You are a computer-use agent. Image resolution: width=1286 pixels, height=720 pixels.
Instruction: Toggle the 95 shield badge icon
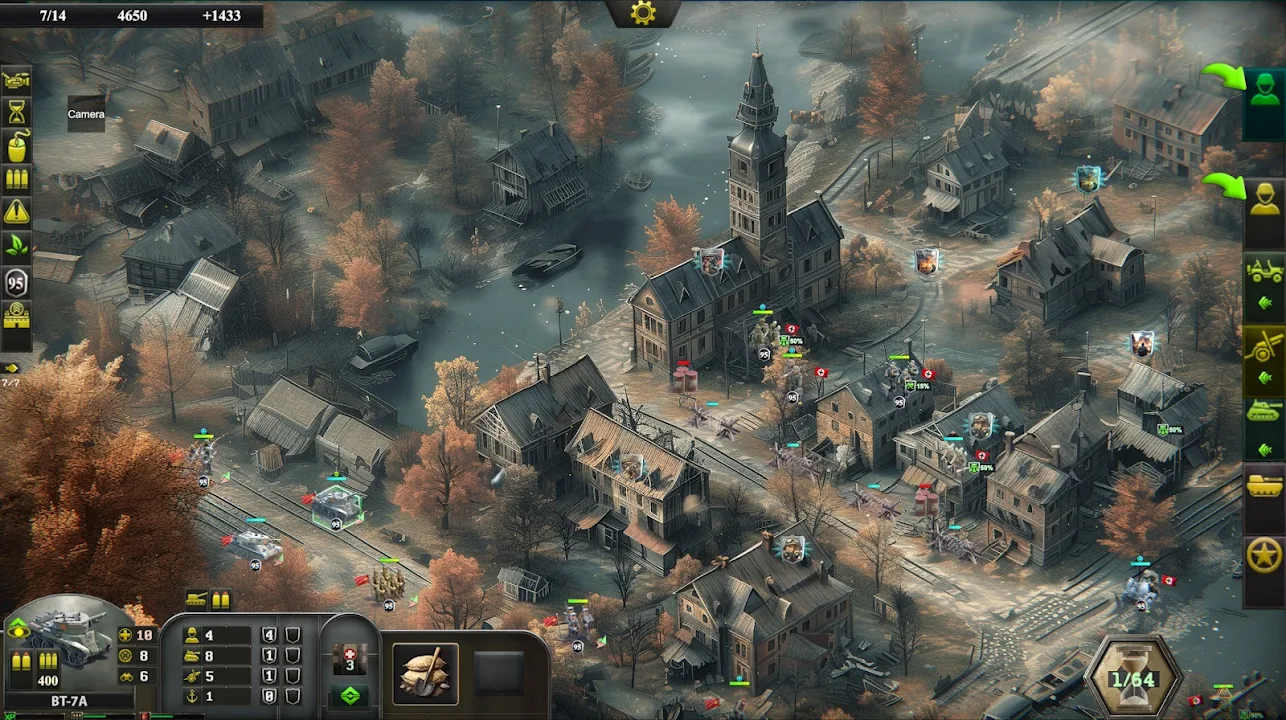[x=17, y=282]
